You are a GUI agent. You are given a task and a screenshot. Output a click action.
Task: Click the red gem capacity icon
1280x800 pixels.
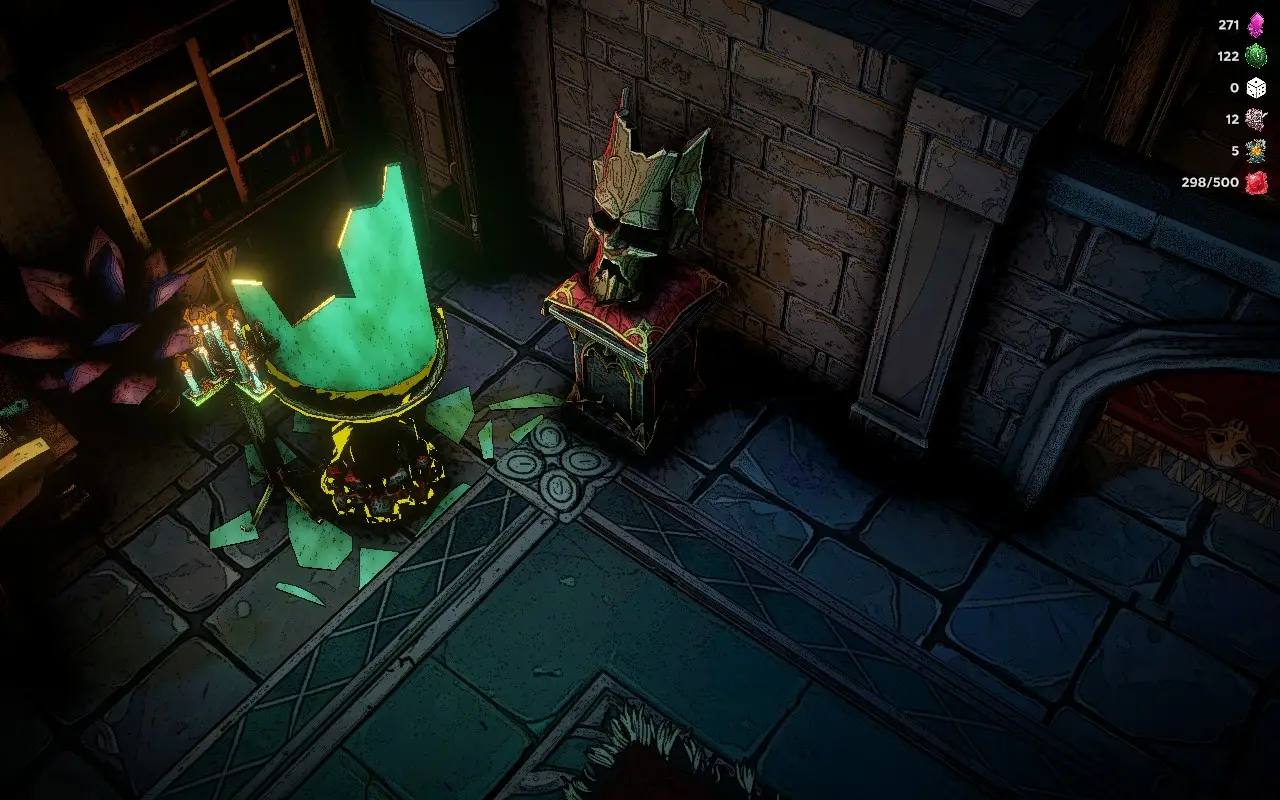[x=1255, y=184]
